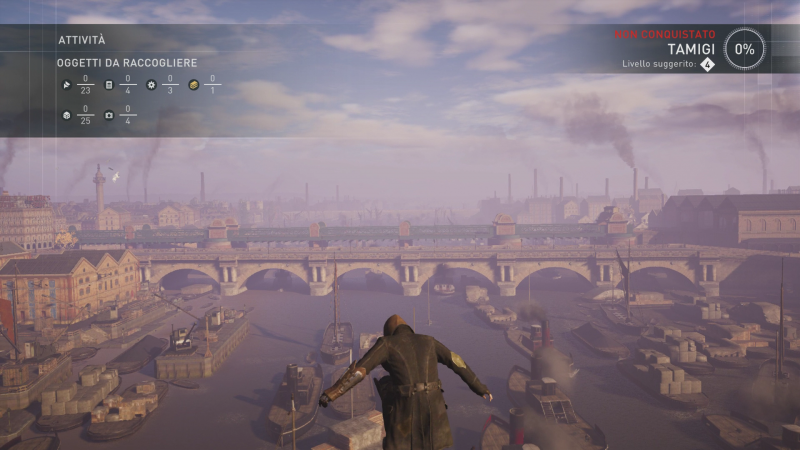Click the Tamigi 0% conquest circle

coord(745,48)
